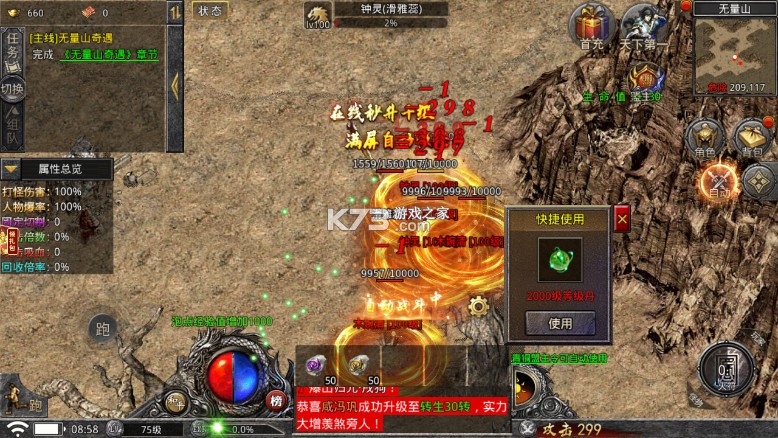This screenshot has height=438, width=778.
Task: Open the 角色 character menu
Action: pos(706,139)
